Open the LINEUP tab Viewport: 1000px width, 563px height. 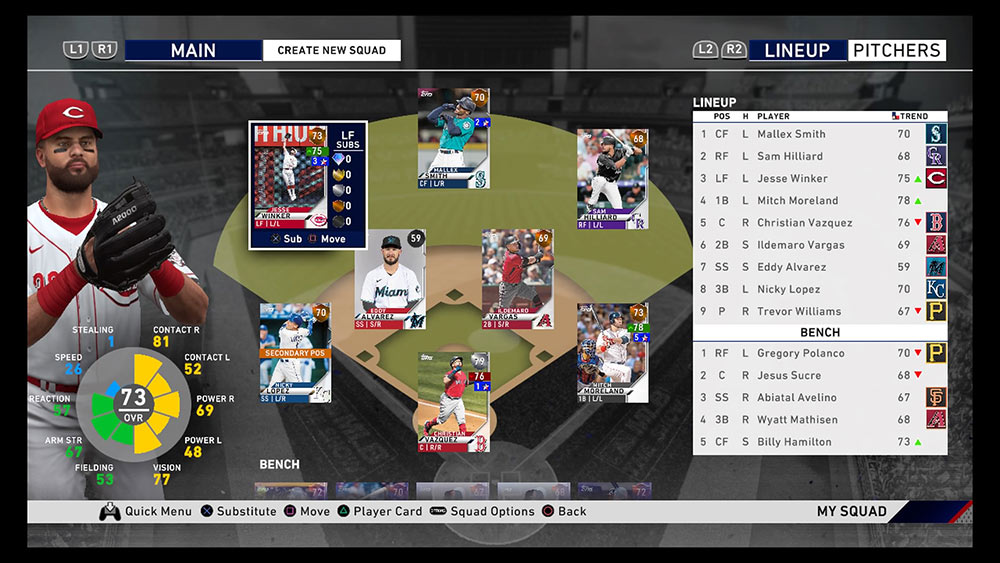click(x=797, y=50)
